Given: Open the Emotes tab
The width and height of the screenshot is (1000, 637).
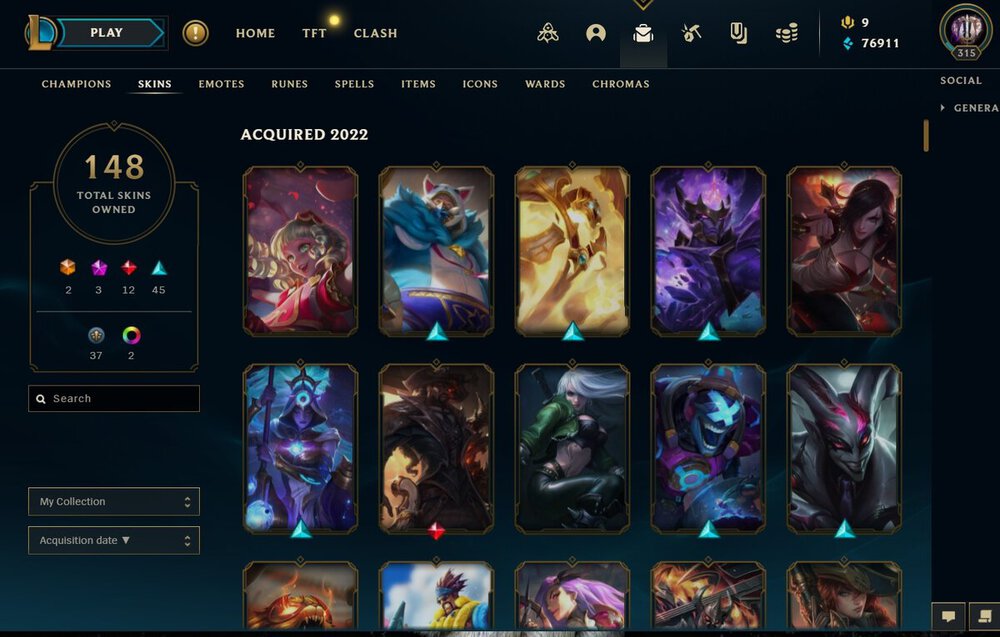Looking at the screenshot, I should (221, 84).
